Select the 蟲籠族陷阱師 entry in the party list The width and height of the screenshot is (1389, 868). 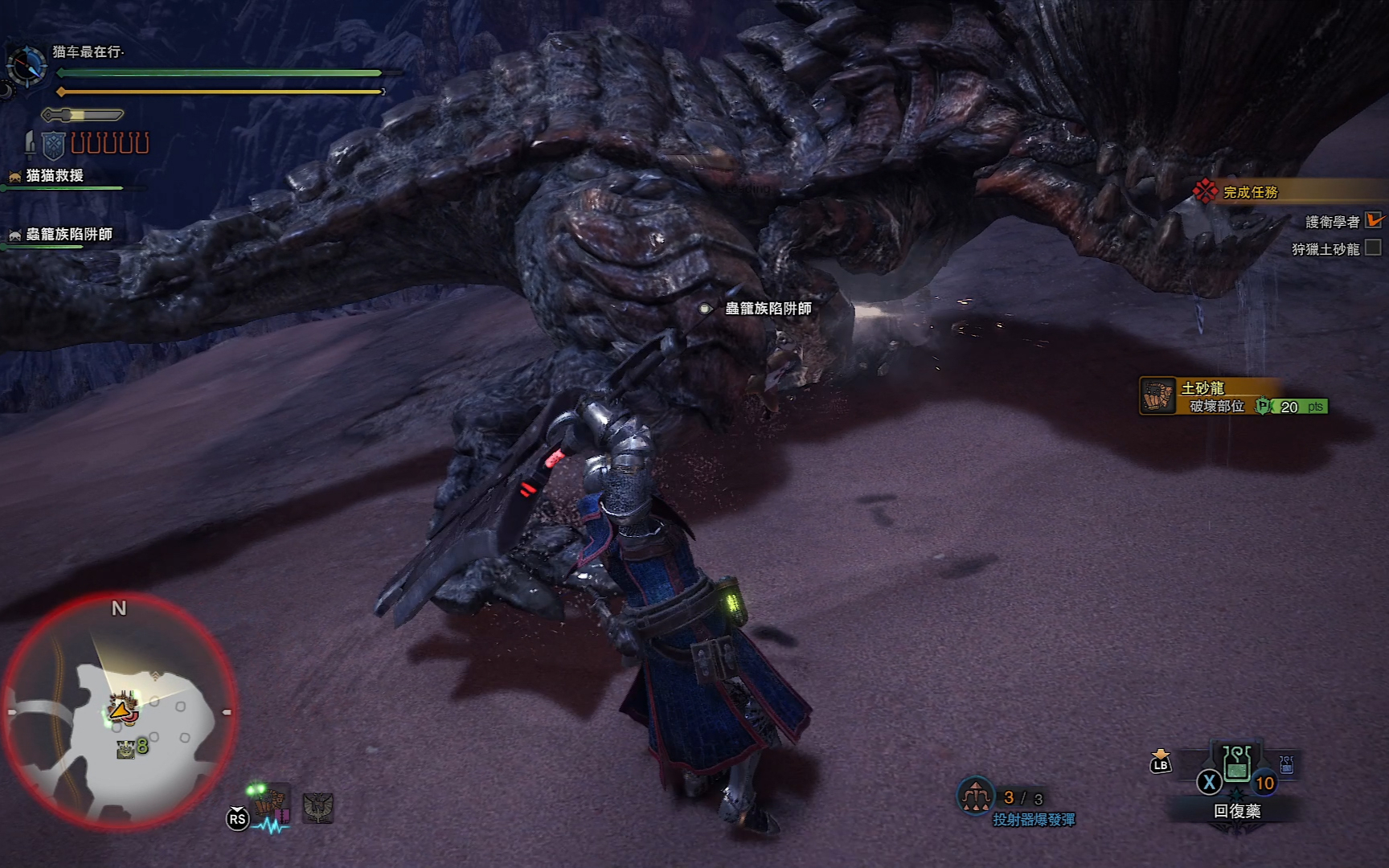tap(68, 234)
